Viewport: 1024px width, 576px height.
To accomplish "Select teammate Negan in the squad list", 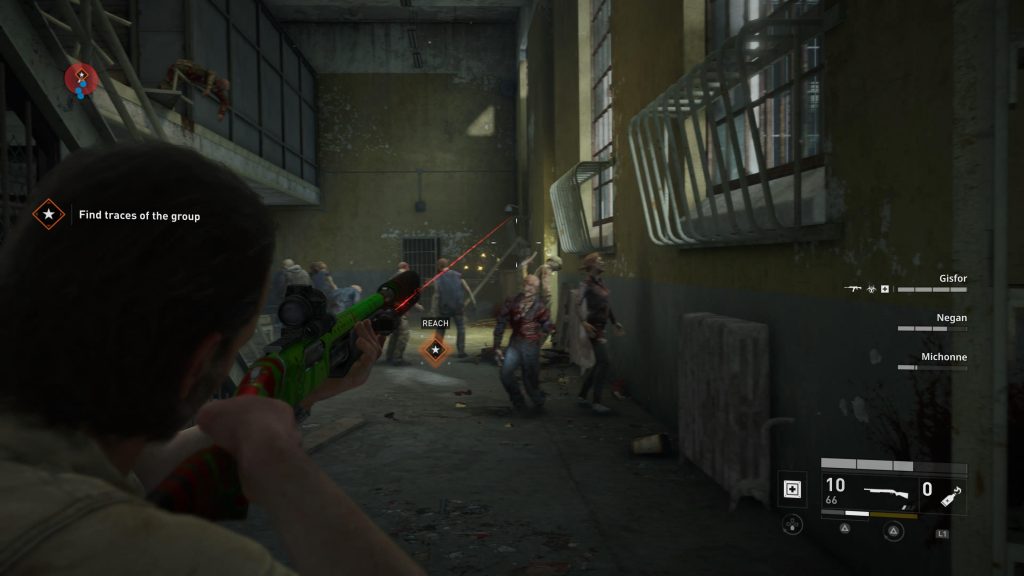I will pos(950,317).
